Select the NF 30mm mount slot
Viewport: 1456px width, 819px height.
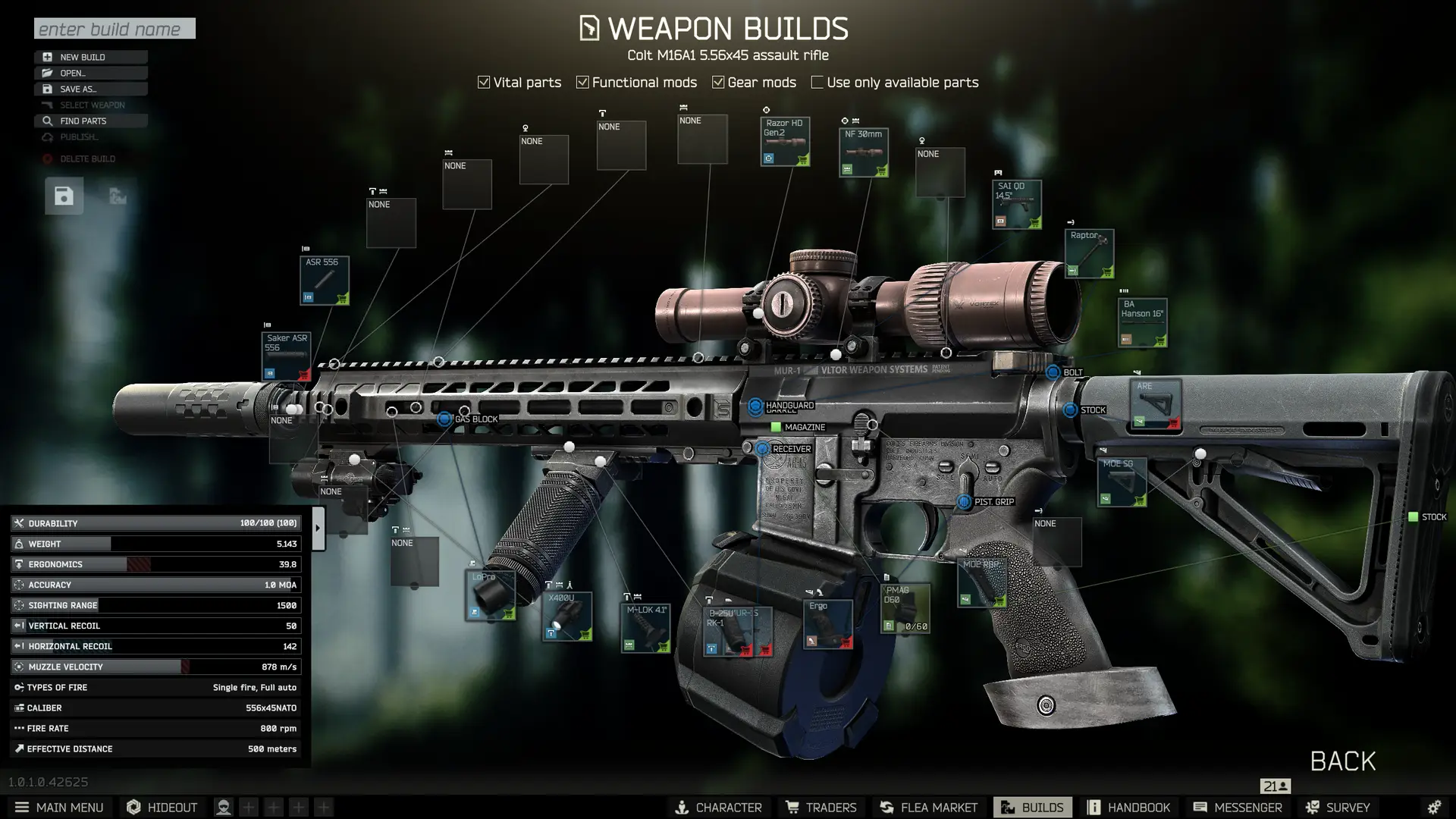(864, 152)
